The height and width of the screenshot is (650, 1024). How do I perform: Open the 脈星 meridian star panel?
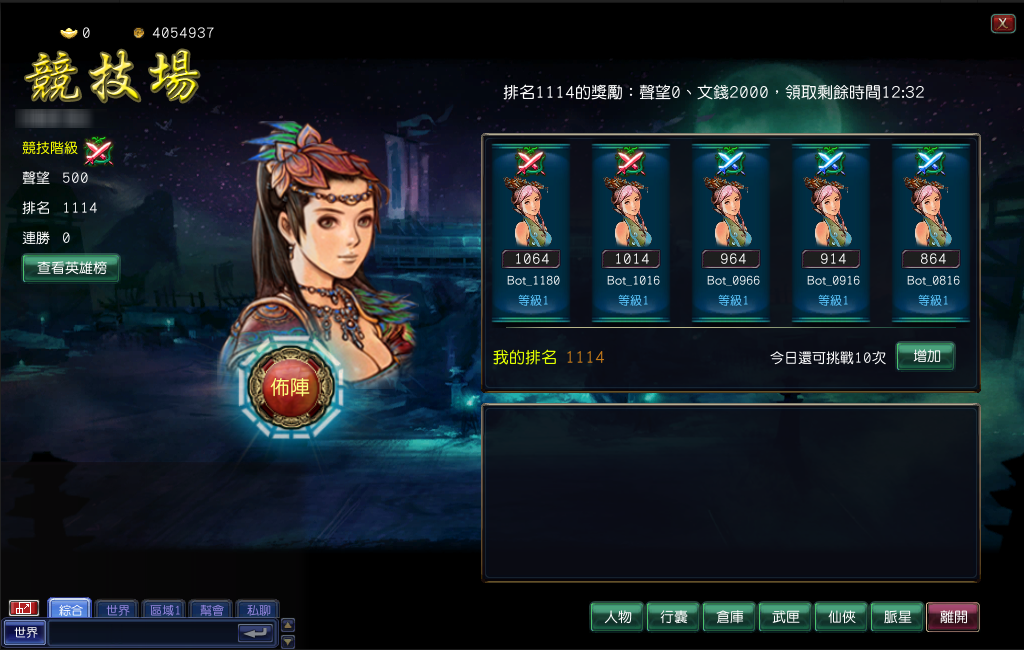pyautogui.click(x=897, y=617)
